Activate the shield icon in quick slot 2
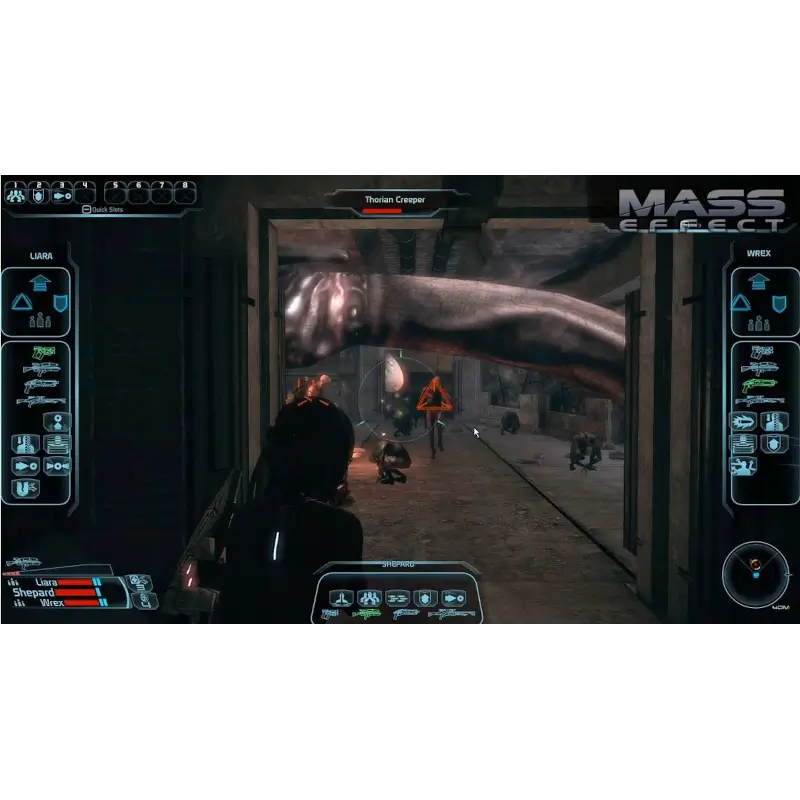This screenshot has height=800, width=800. coord(39,195)
